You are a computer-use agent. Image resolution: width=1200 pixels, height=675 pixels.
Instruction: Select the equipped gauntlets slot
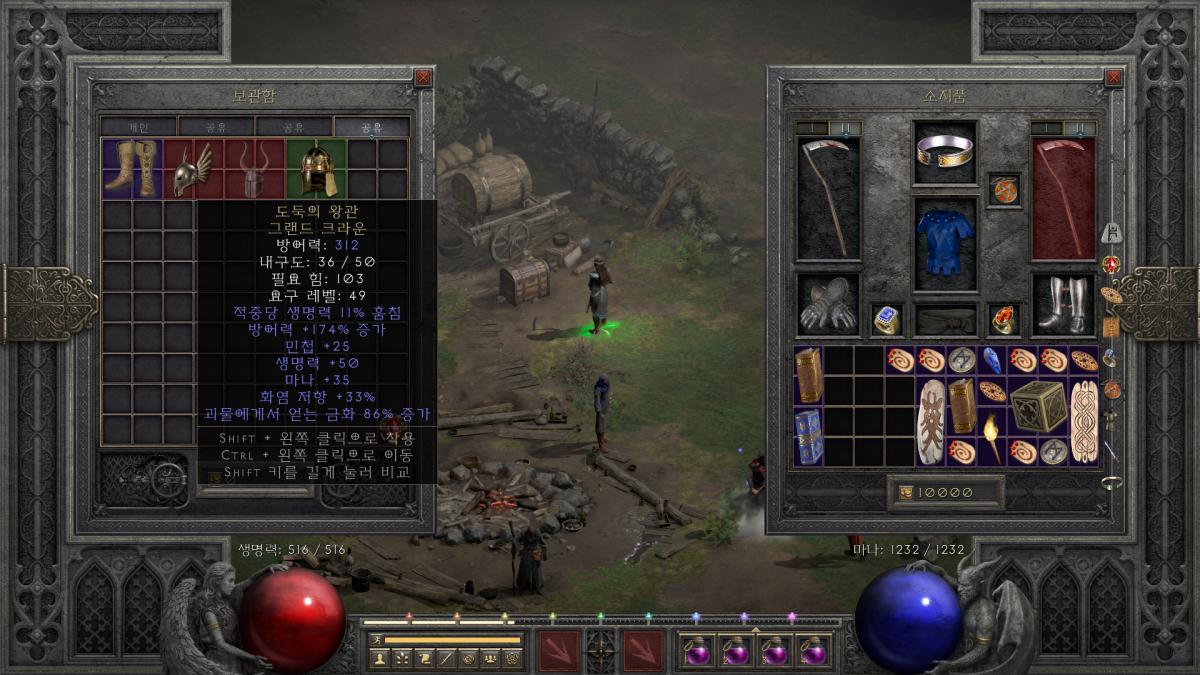(x=828, y=305)
